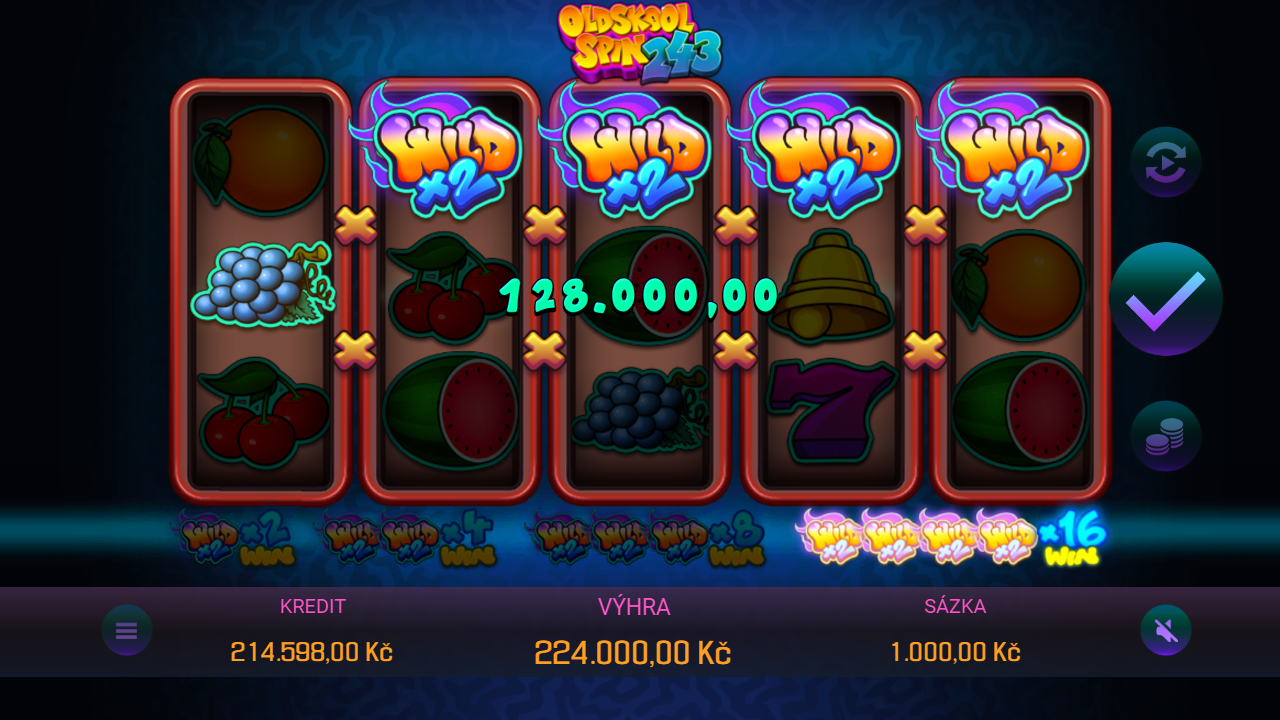The image size is (1280, 720).
Task: Open the hamburger menu
Action: [127, 630]
